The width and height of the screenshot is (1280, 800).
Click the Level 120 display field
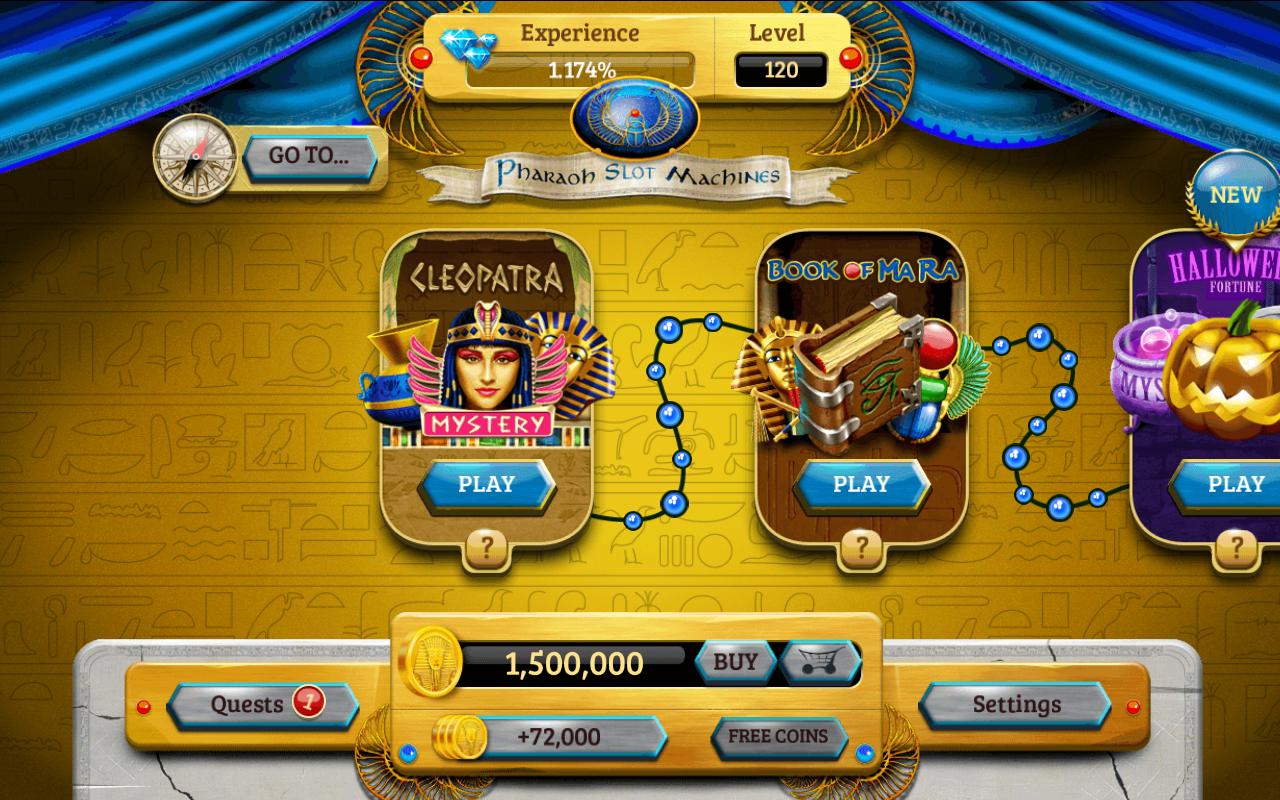(x=782, y=70)
